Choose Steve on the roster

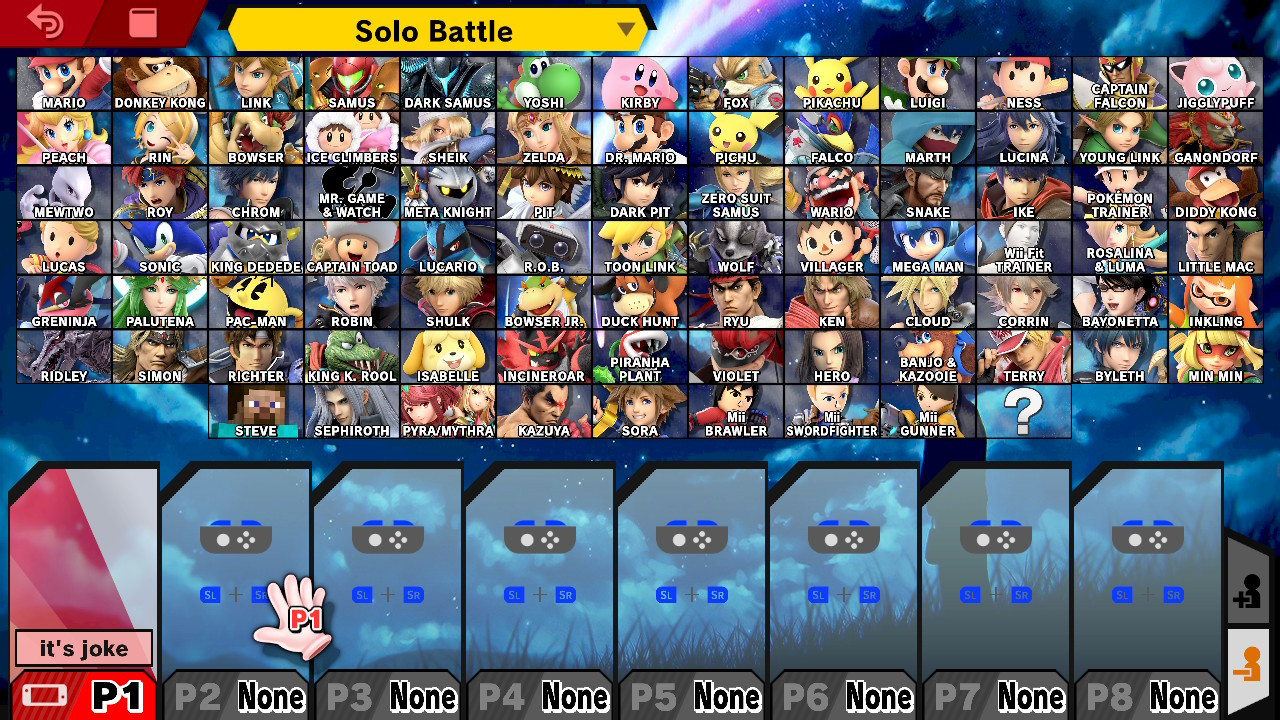(255, 410)
